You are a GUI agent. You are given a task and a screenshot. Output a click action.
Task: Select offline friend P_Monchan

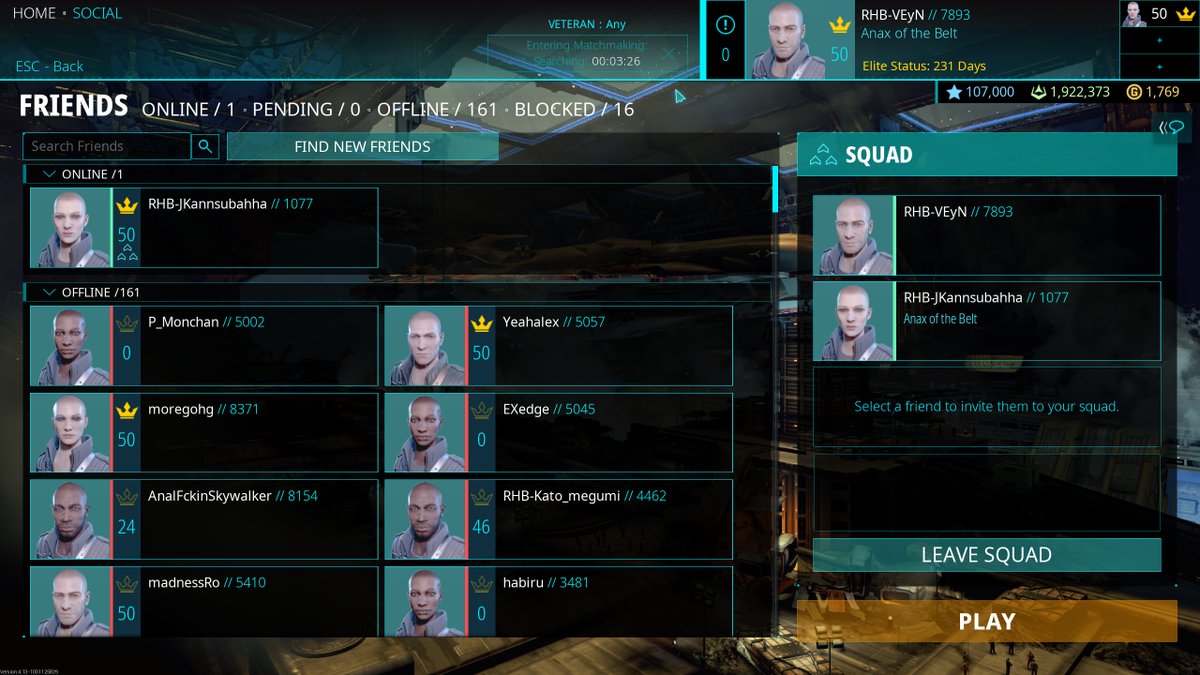click(204, 346)
